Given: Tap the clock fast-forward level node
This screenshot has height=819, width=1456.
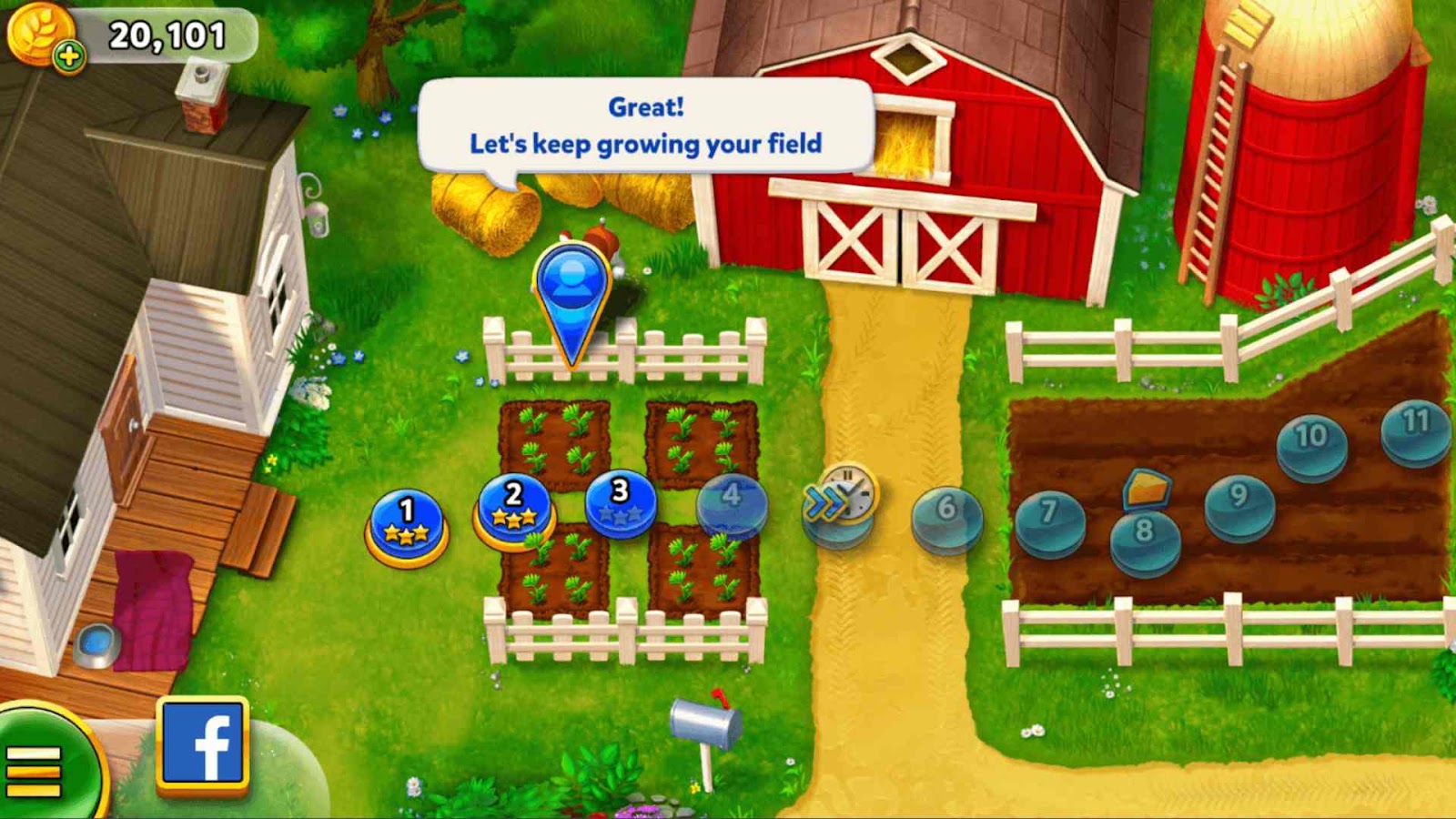Looking at the screenshot, I should [841, 501].
